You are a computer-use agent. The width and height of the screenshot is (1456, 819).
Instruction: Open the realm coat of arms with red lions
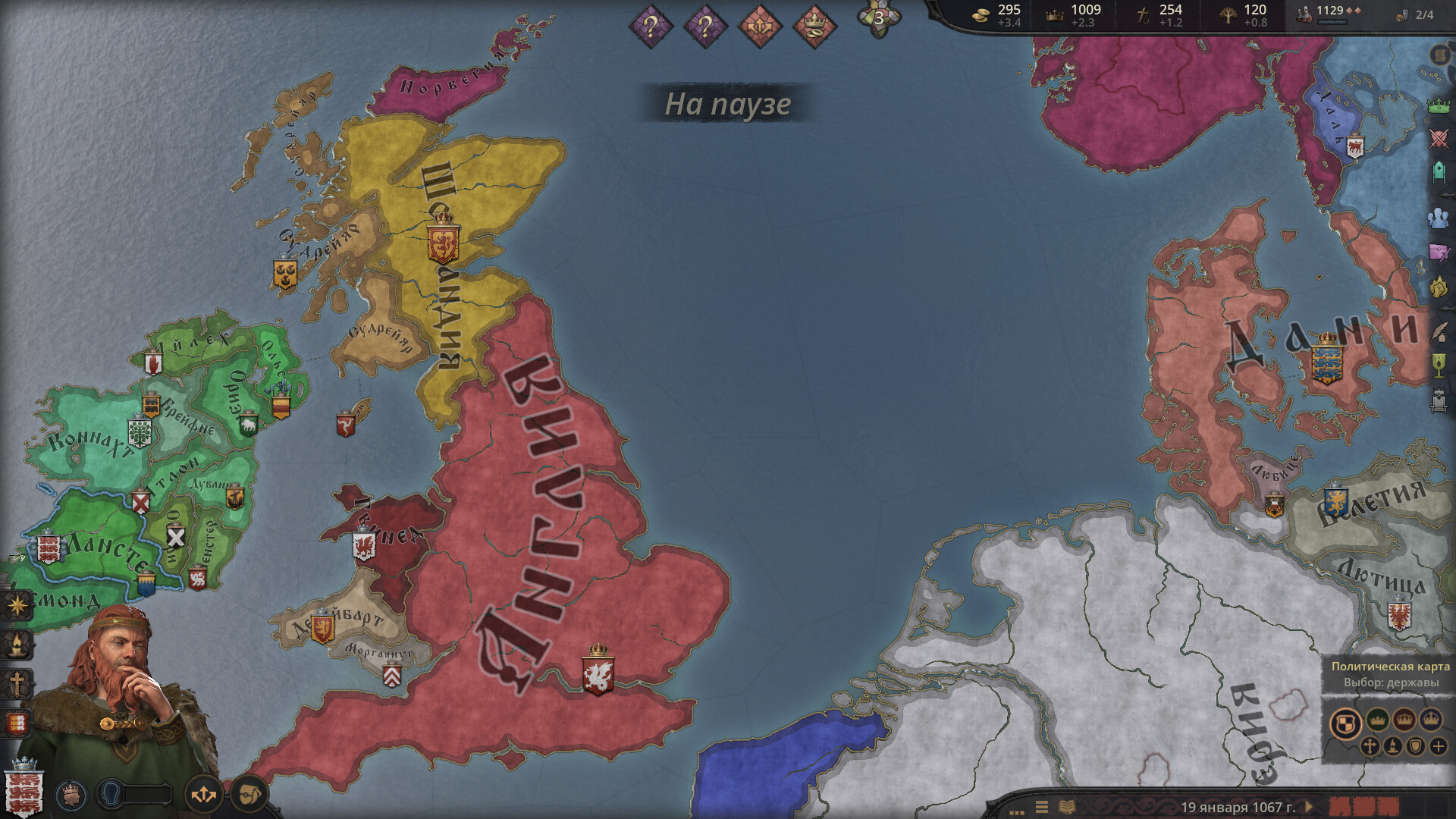tap(24, 789)
